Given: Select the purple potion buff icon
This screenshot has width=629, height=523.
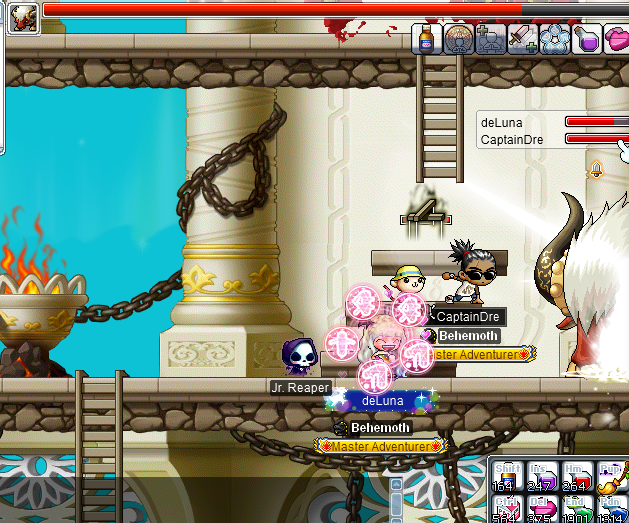Looking at the screenshot, I should pos(586,39).
